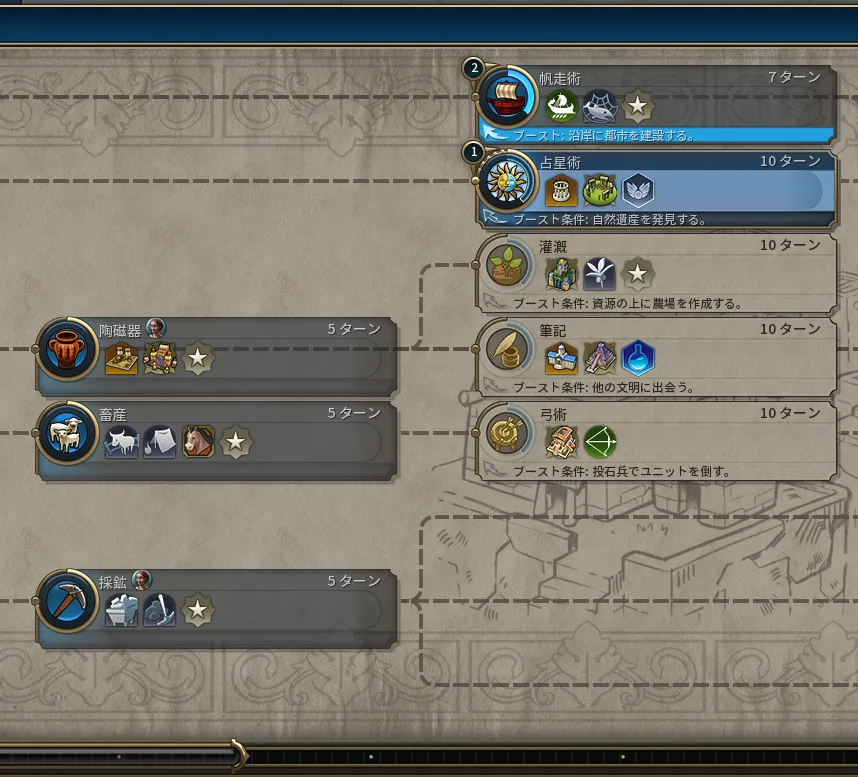Click the green bow icon in 弓術

pyautogui.click(x=600, y=441)
